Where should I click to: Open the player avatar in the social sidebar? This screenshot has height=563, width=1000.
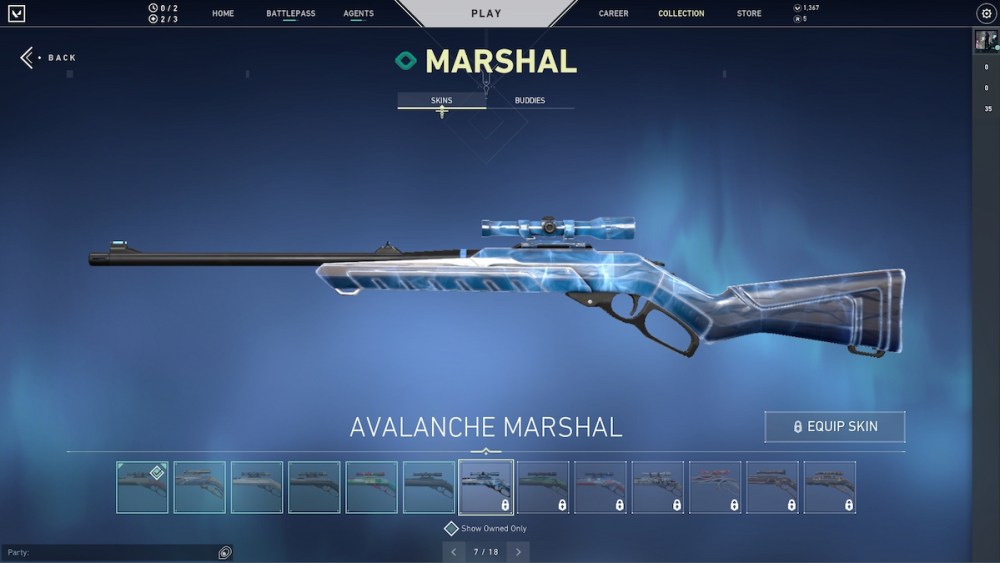(985, 41)
